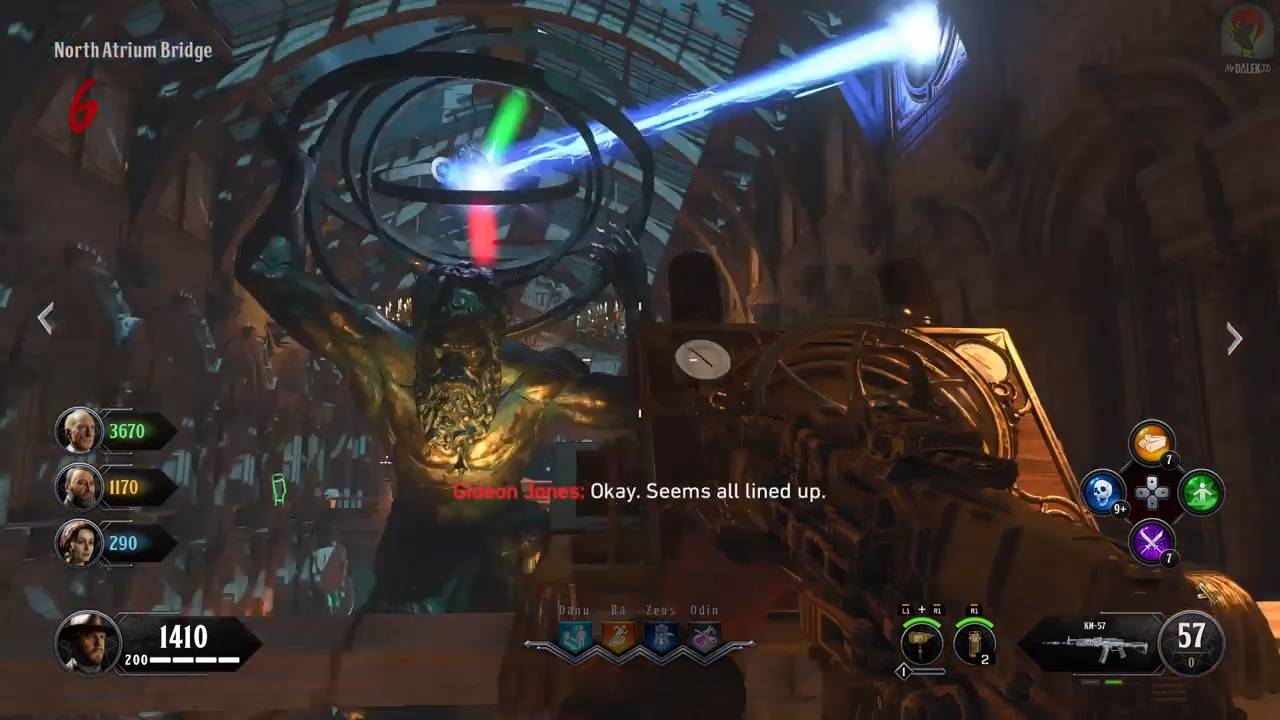Go to the previous image with left arrow
Image resolution: width=1280 pixels, height=720 pixels.
click(45, 319)
